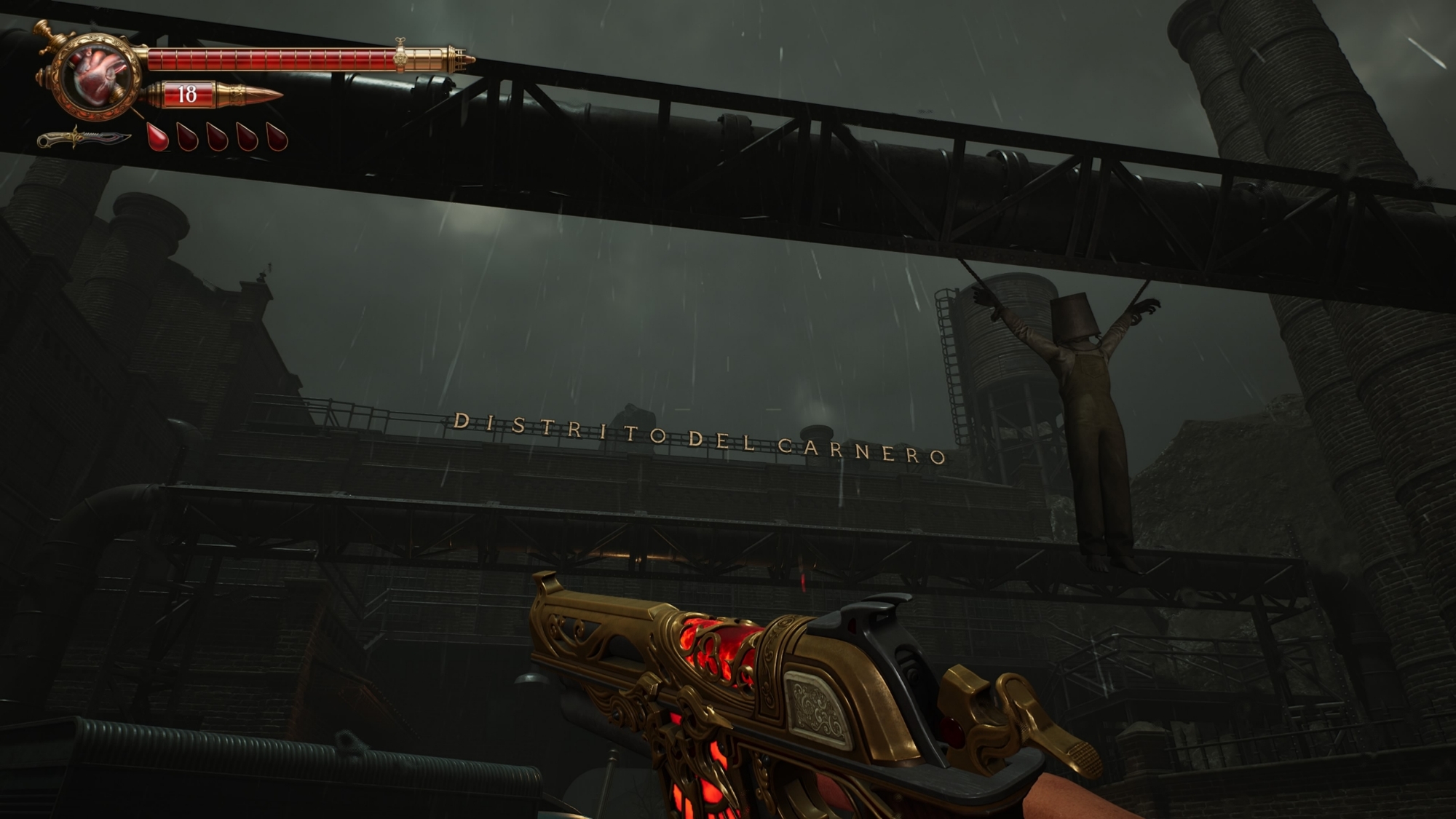
Task: Select the dagger weapon icon
Action: click(84, 138)
